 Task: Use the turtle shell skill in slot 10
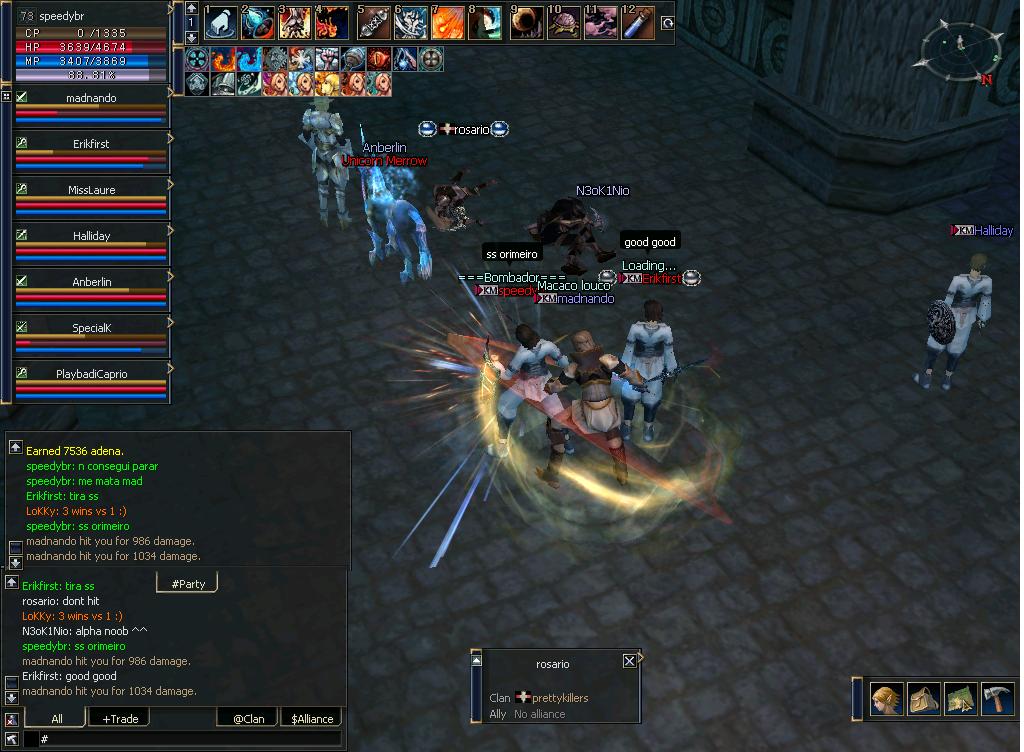tap(564, 23)
